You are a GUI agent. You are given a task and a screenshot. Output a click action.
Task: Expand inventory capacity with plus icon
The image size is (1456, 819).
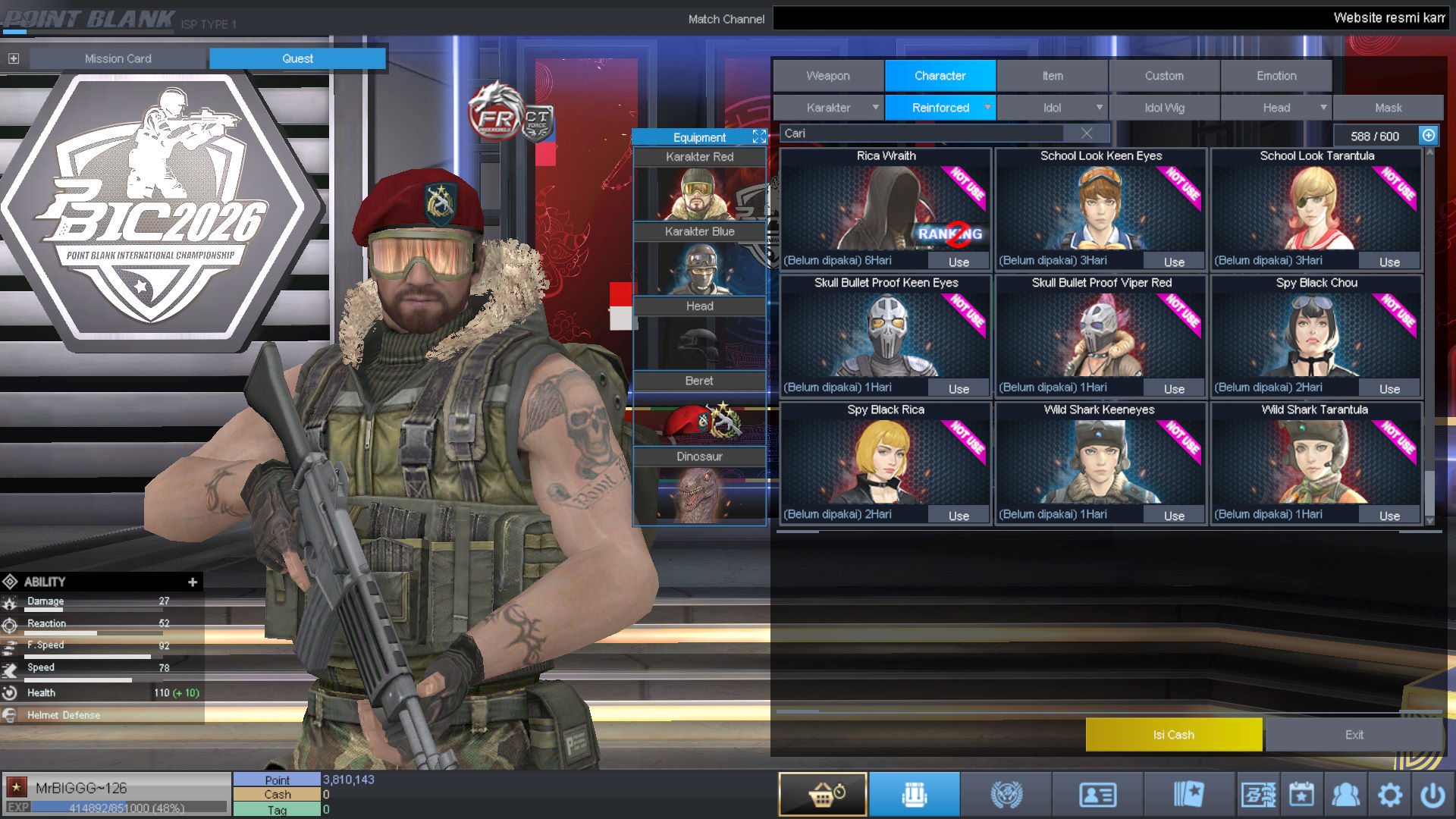point(1429,136)
